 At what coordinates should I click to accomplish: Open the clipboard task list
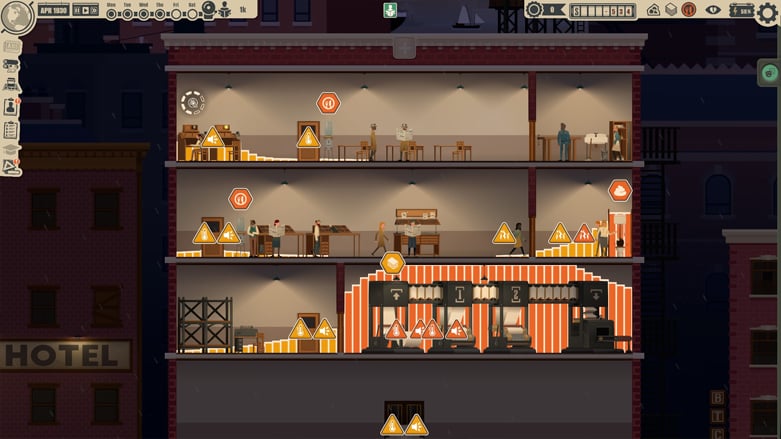11,129
